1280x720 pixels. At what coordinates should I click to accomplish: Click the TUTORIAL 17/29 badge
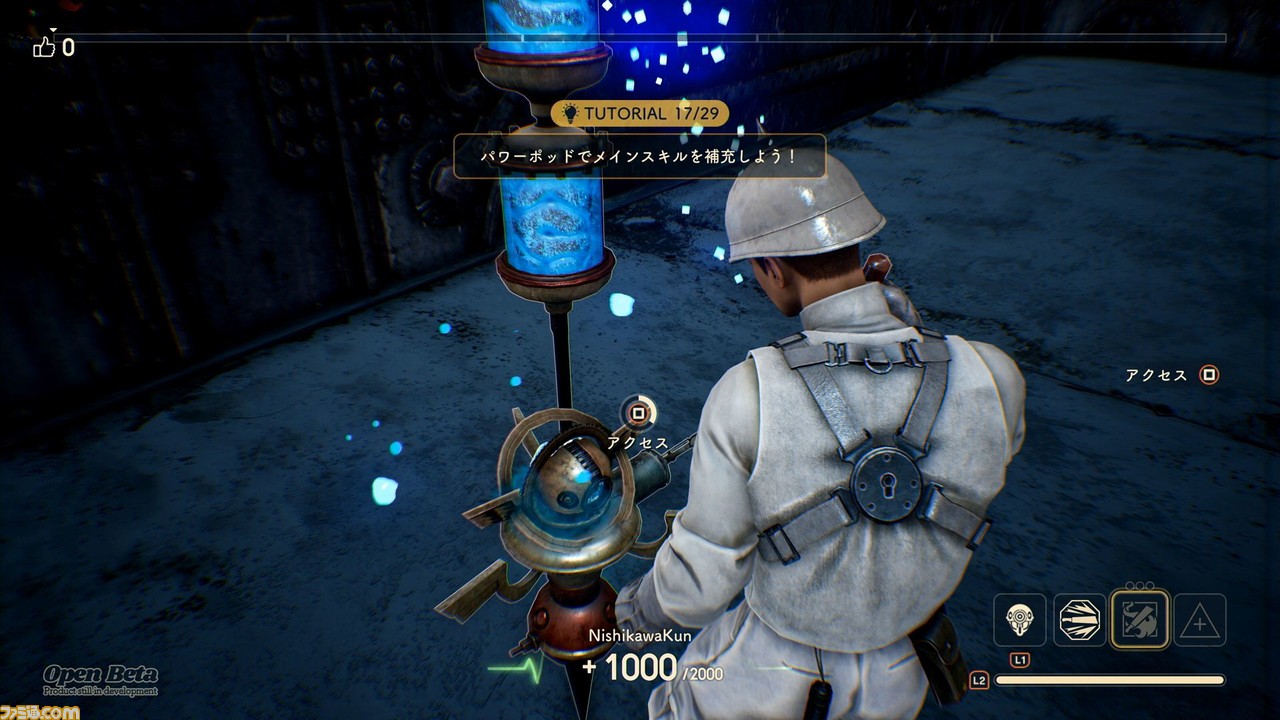point(640,113)
